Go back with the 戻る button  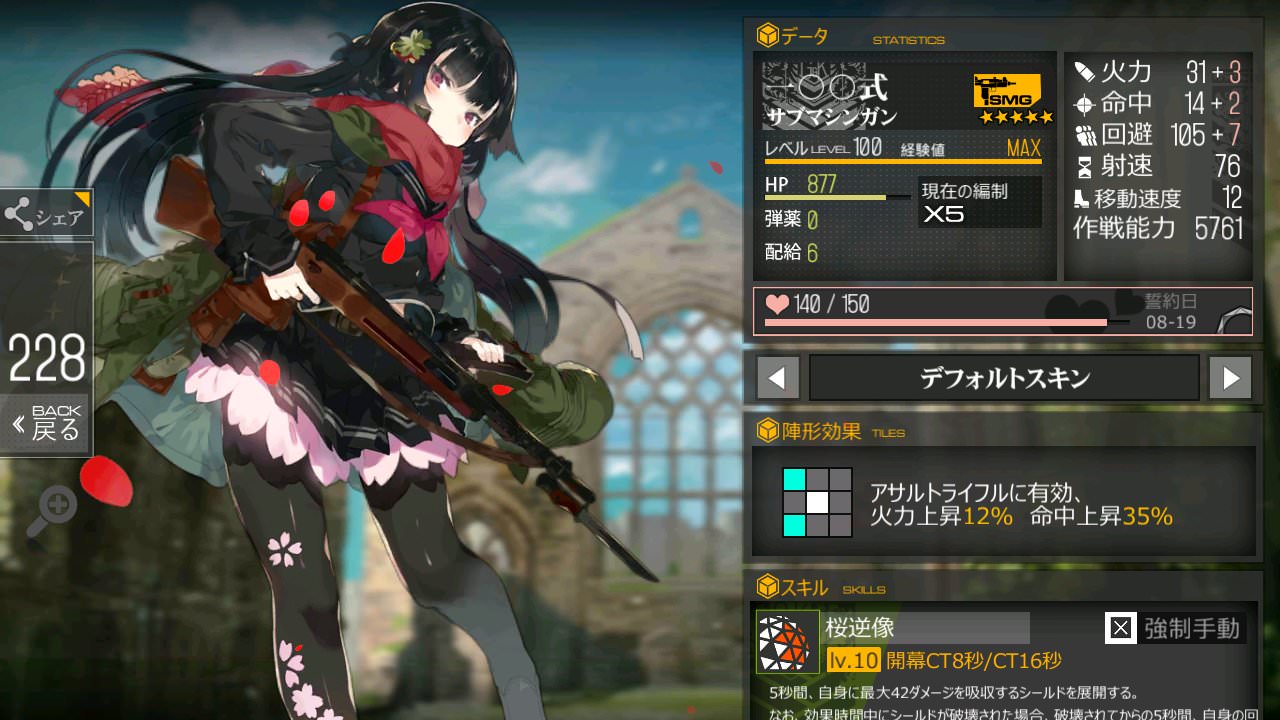(46, 425)
